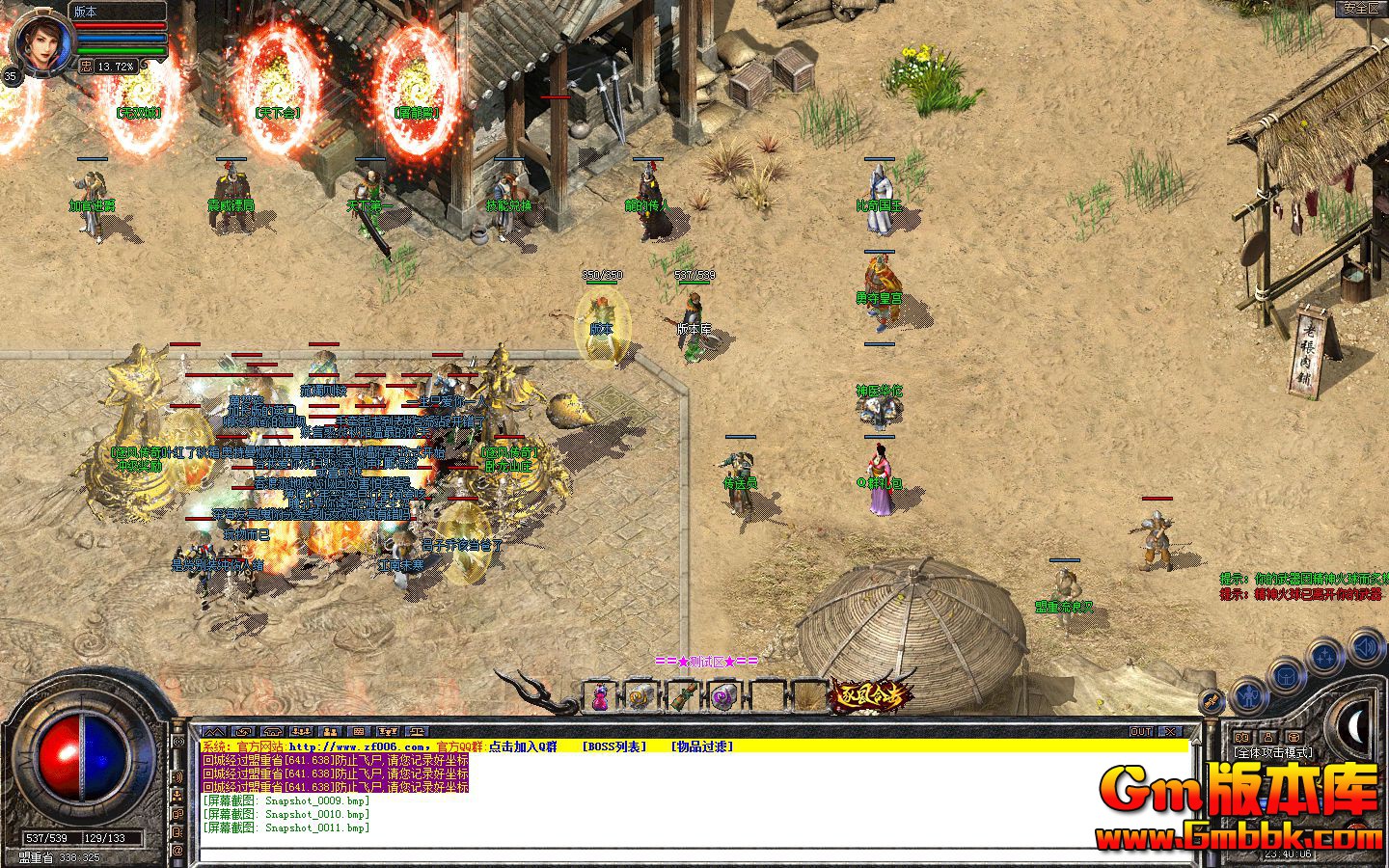Screen dimensions: 1389x868
Task: Open the character status icon
Action: pos(1248,696)
